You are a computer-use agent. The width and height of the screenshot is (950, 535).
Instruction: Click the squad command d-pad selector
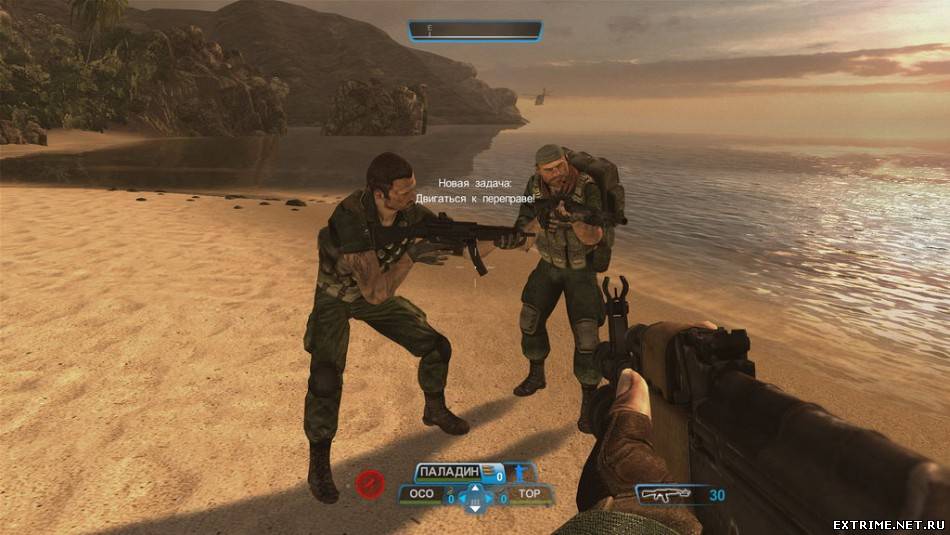click(x=475, y=497)
